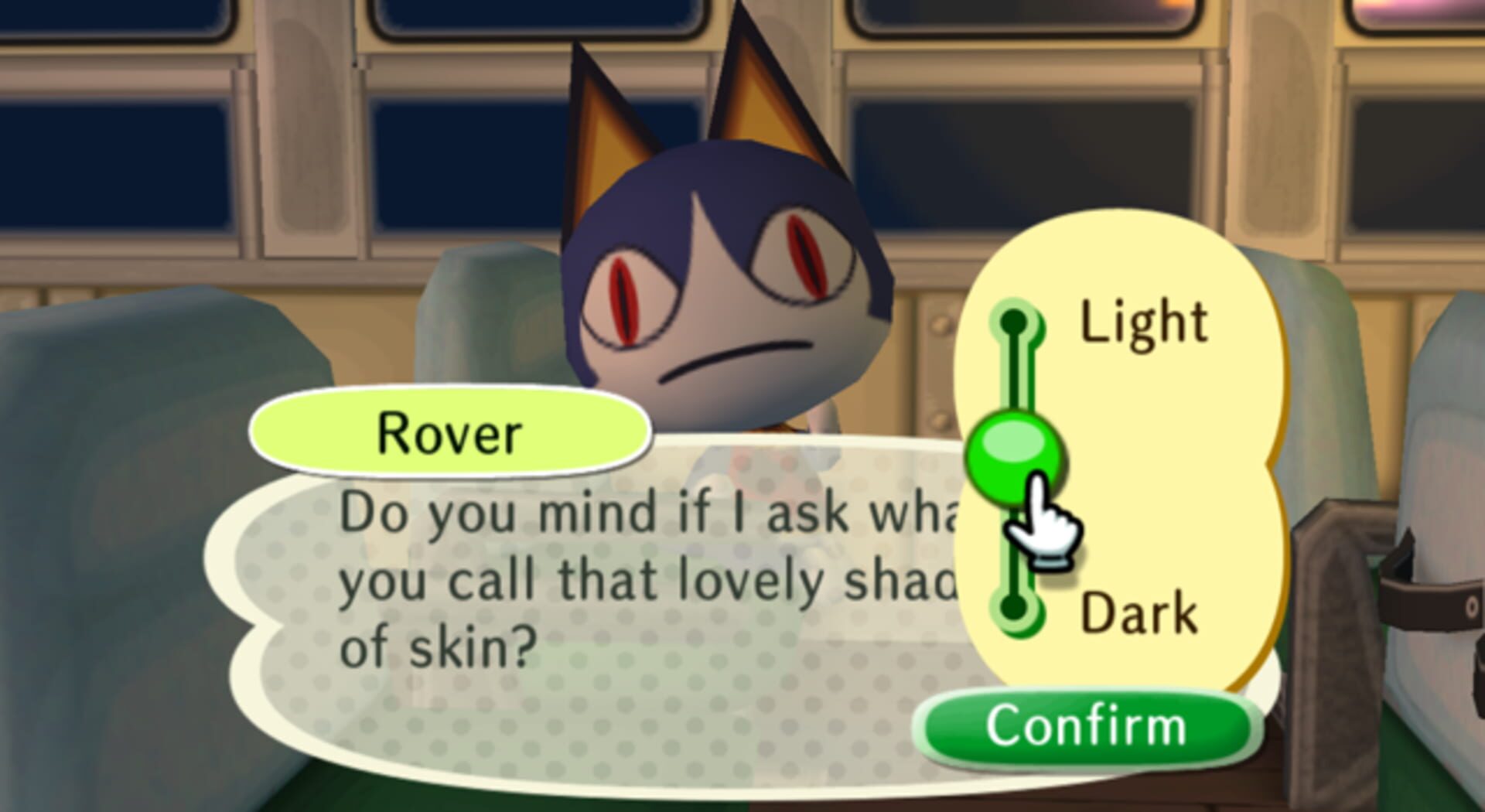Click the green name badge reading Rover
1485x812 pixels.
click(x=449, y=433)
